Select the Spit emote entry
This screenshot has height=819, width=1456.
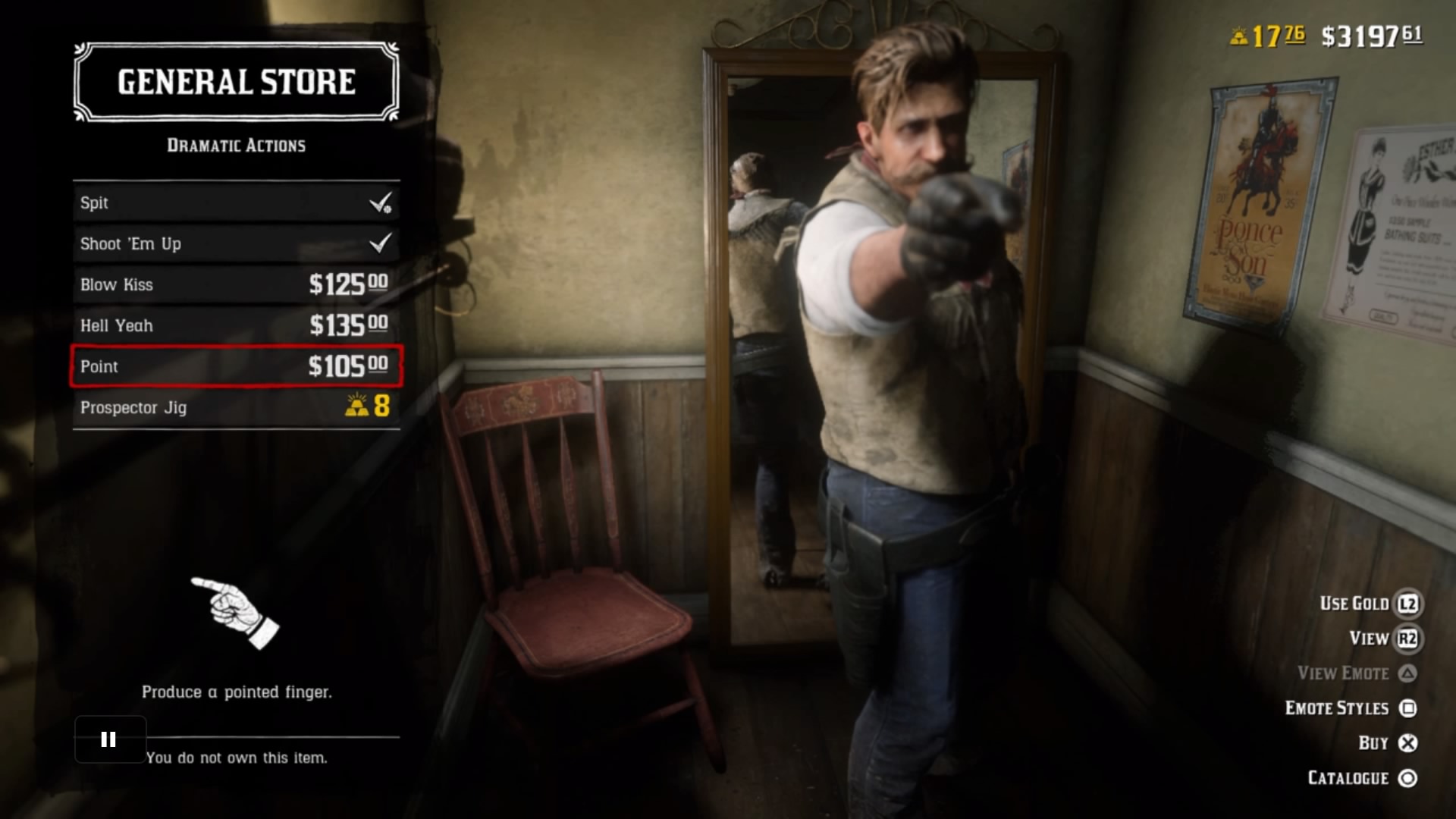click(236, 202)
